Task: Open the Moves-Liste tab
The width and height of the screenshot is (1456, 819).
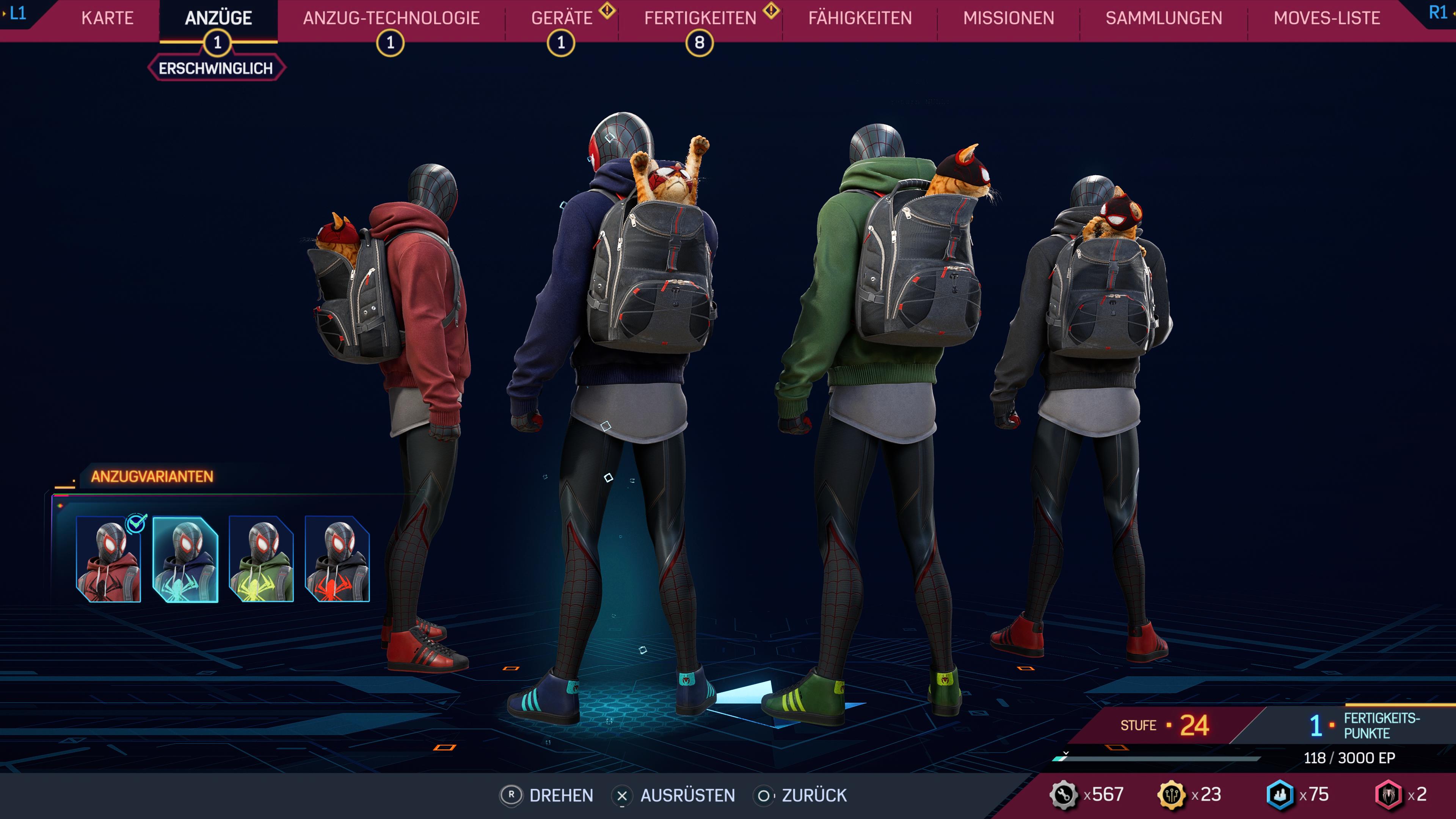Action: point(1327,18)
